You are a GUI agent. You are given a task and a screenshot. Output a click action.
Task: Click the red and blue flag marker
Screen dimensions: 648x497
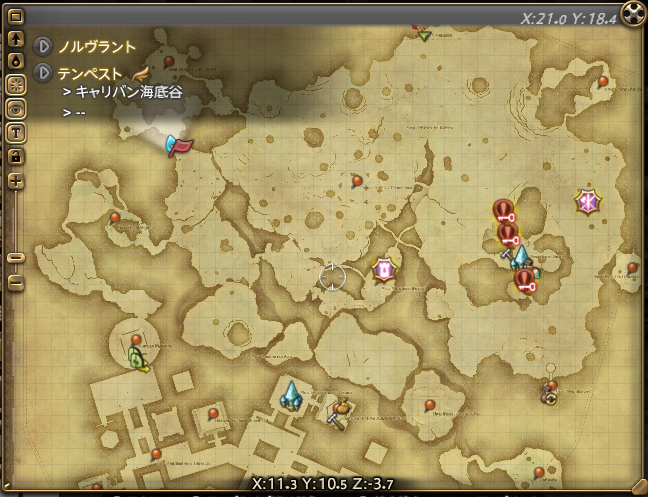click(x=178, y=146)
